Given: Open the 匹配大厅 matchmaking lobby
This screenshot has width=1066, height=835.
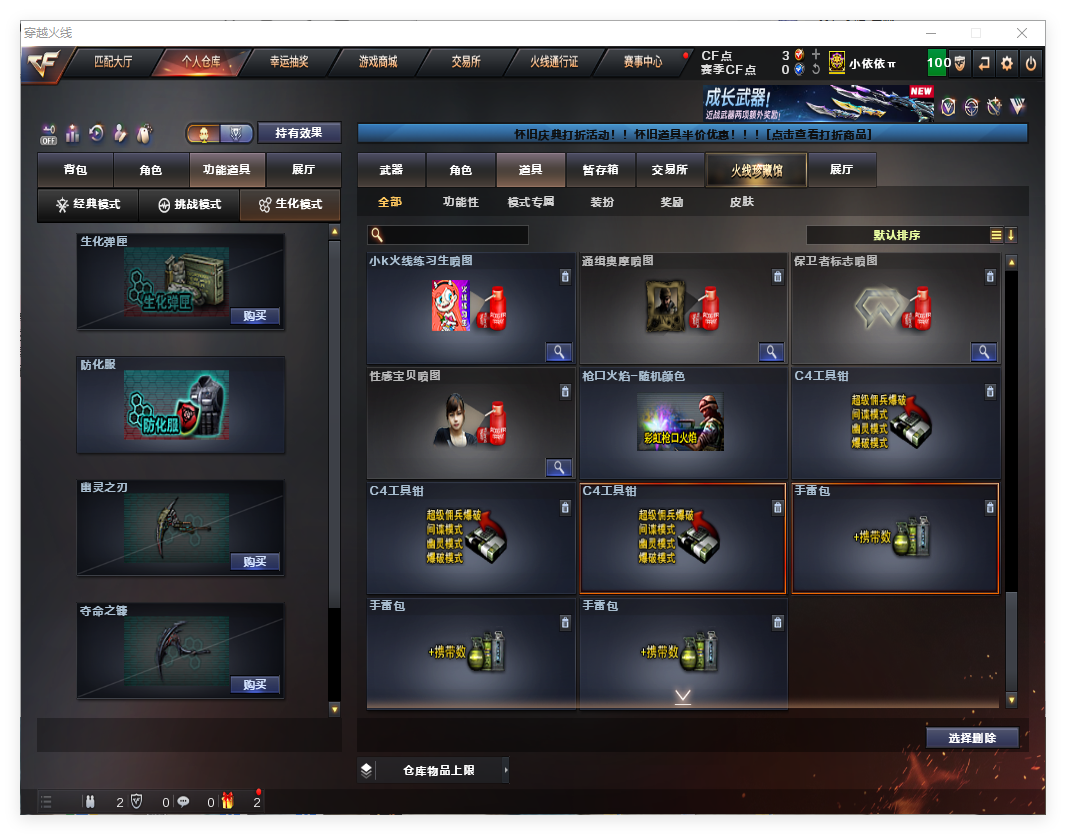Looking at the screenshot, I should [113, 62].
